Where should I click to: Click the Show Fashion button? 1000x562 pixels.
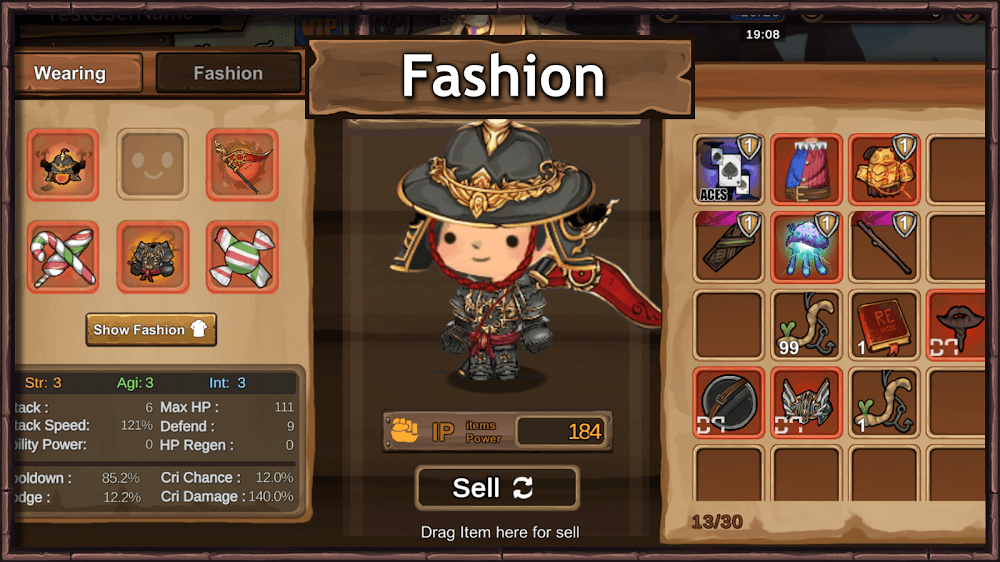(x=151, y=329)
